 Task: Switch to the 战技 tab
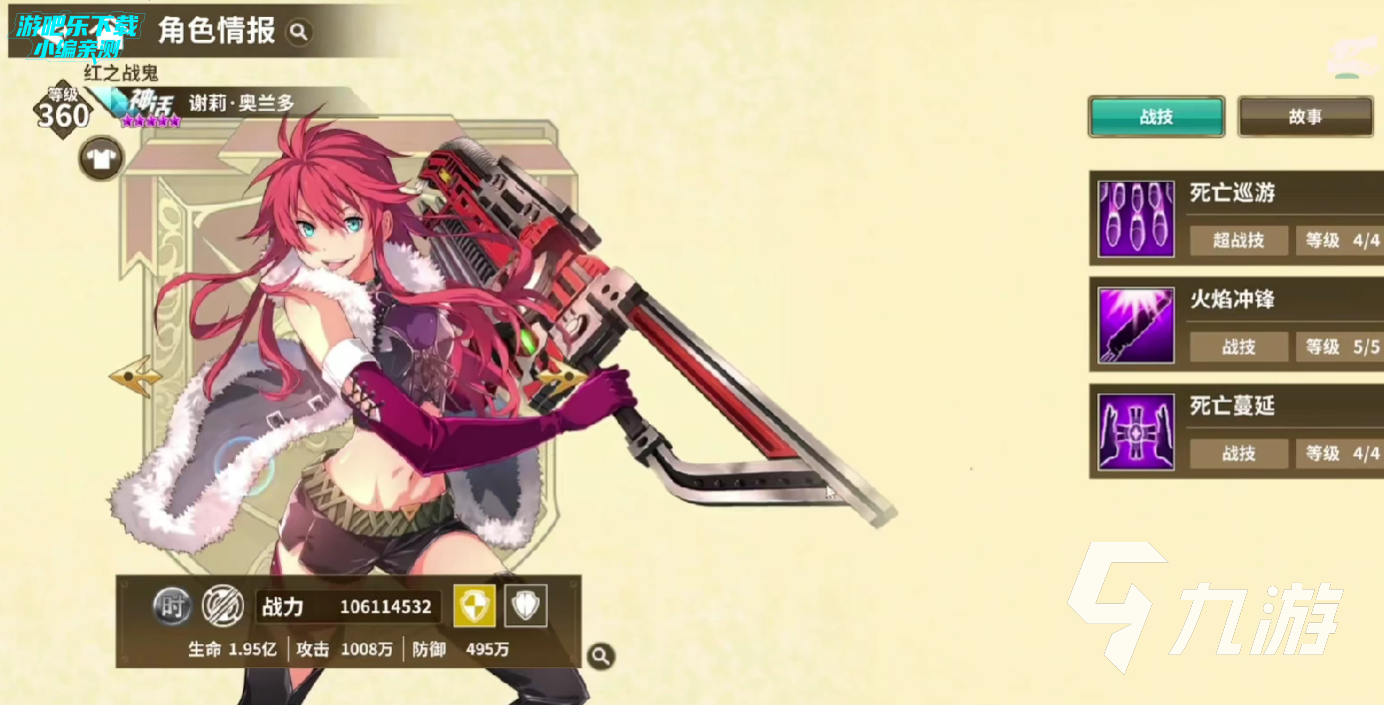point(1156,117)
